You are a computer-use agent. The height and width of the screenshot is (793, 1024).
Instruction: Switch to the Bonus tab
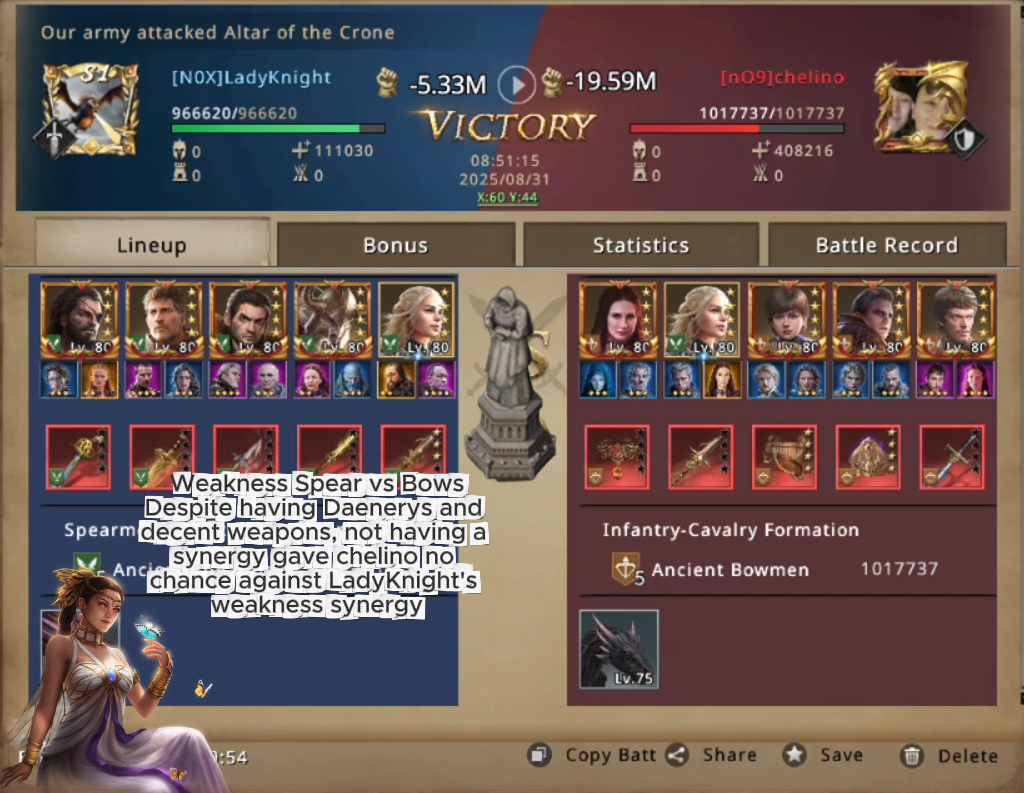click(x=395, y=245)
